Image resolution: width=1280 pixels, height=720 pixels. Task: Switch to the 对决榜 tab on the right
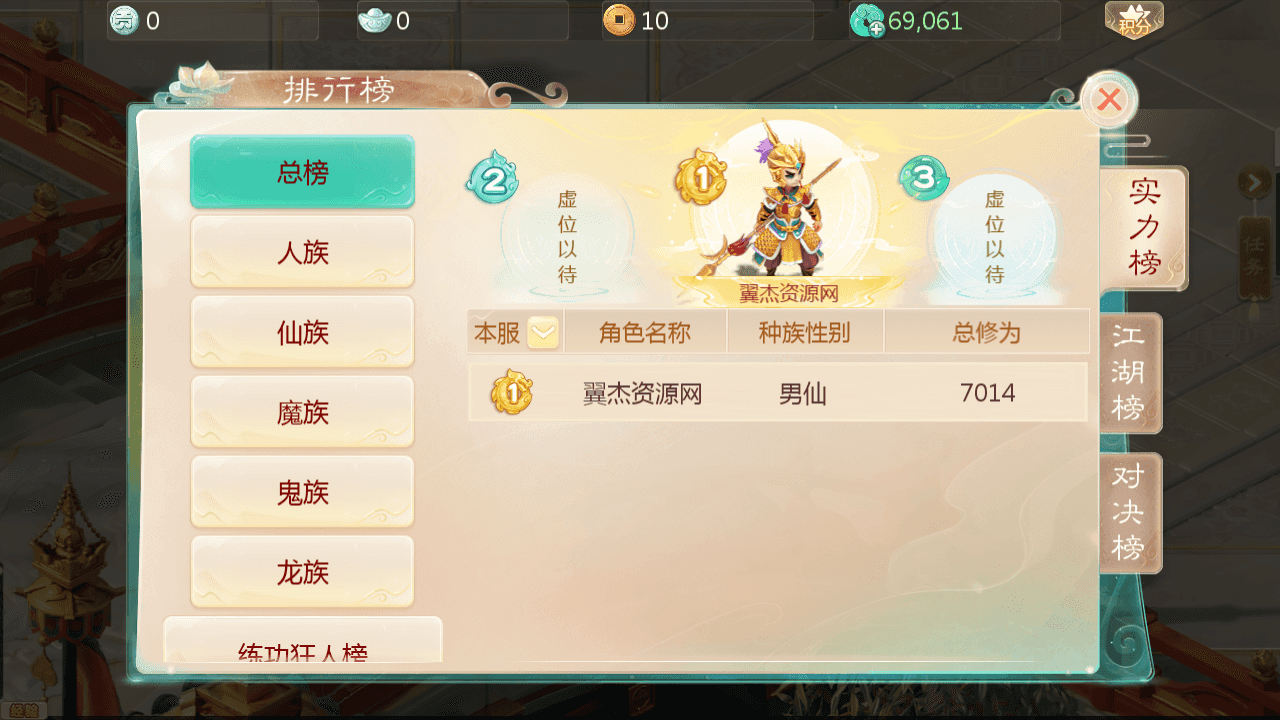[1129, 511]
